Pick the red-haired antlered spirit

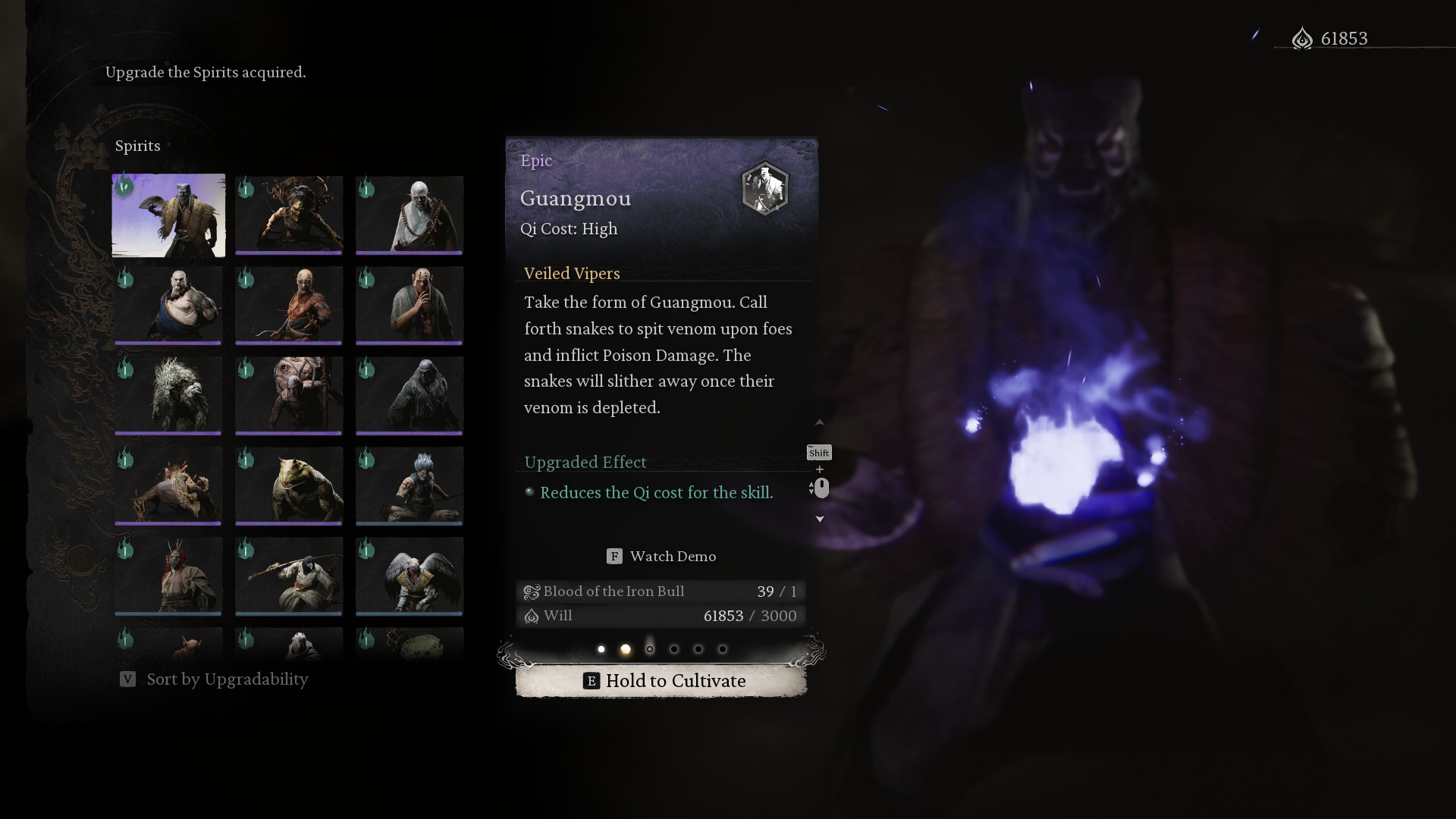168,576
